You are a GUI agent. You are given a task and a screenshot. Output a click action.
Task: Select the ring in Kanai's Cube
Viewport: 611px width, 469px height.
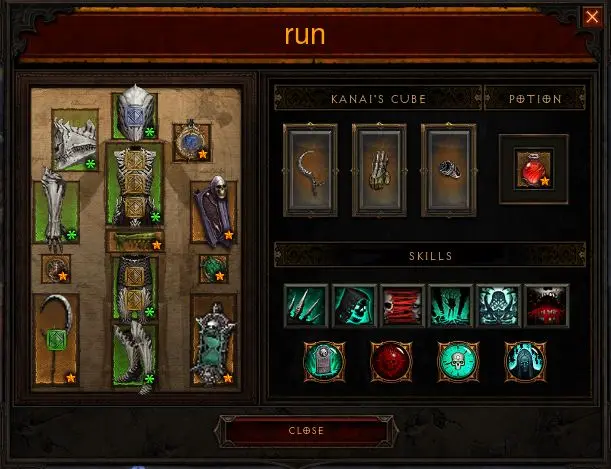[x=448, y=169]
